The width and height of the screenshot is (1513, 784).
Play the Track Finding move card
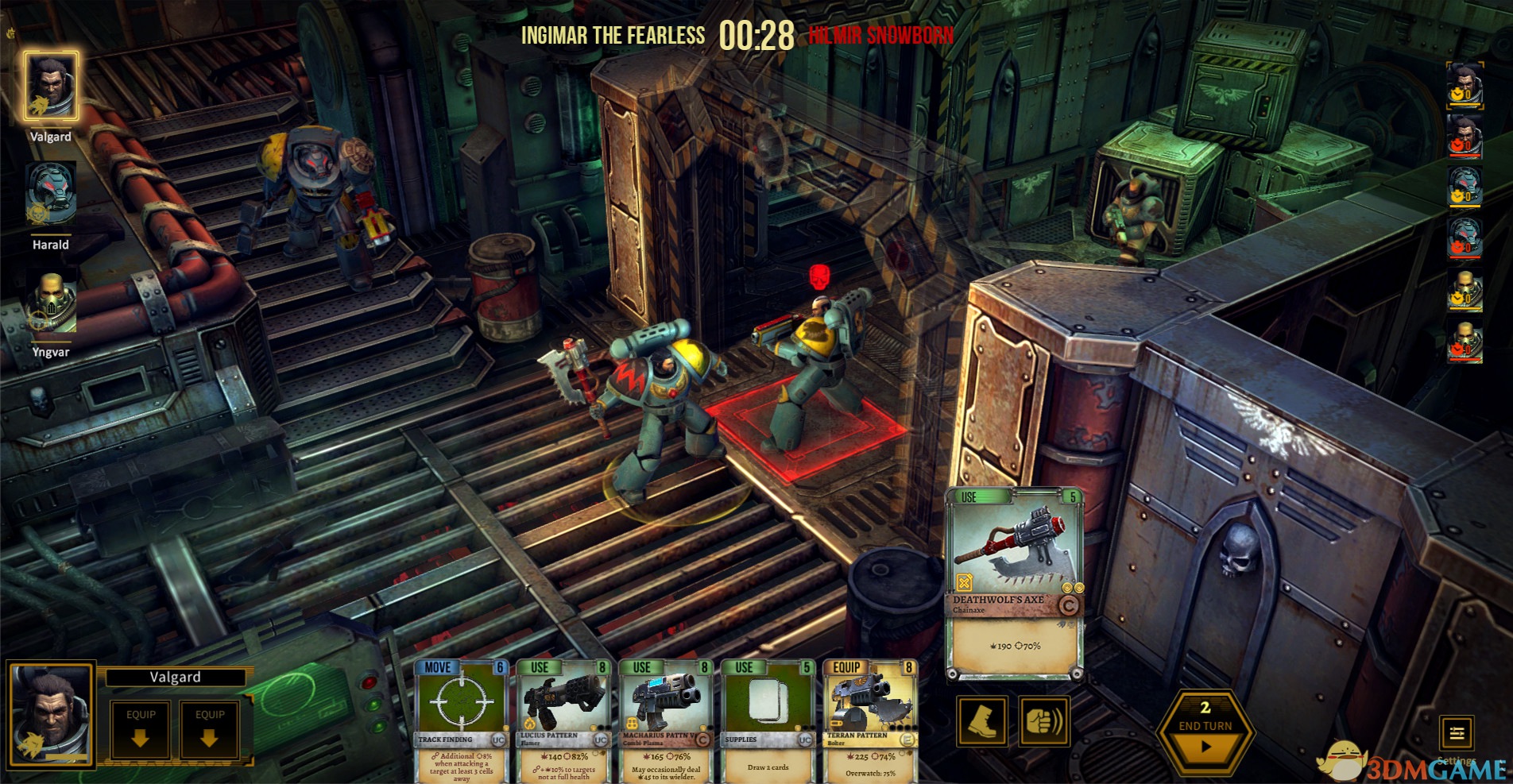(461, 720)
